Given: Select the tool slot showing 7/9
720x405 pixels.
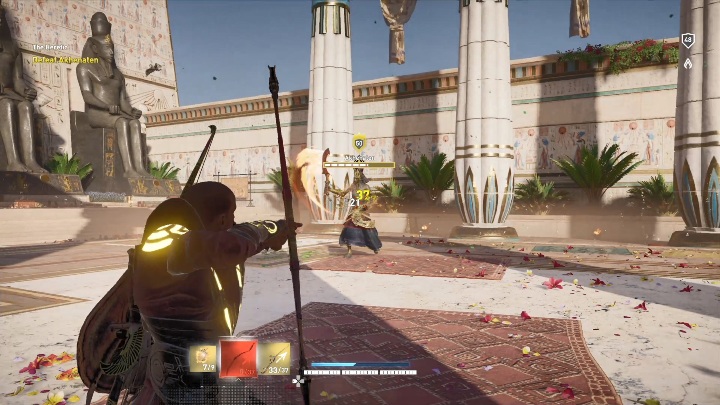Looking at the screenshot, I should coord(202,357).
